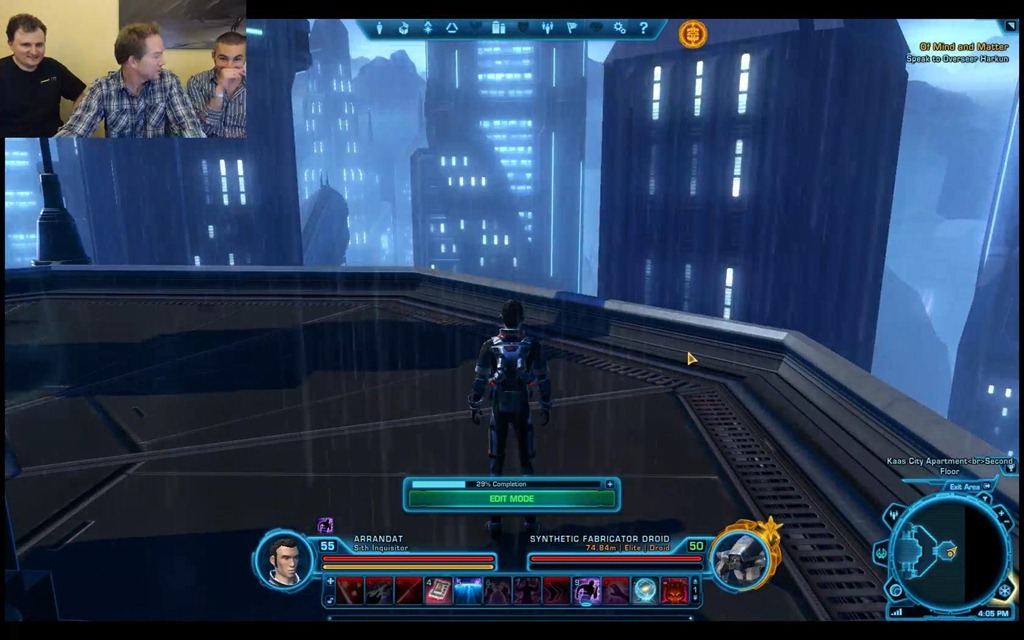Select the Synthetic Fabricator Droid target portrait
This screenshot has width=1024, height=640.
tap(741, 557)
